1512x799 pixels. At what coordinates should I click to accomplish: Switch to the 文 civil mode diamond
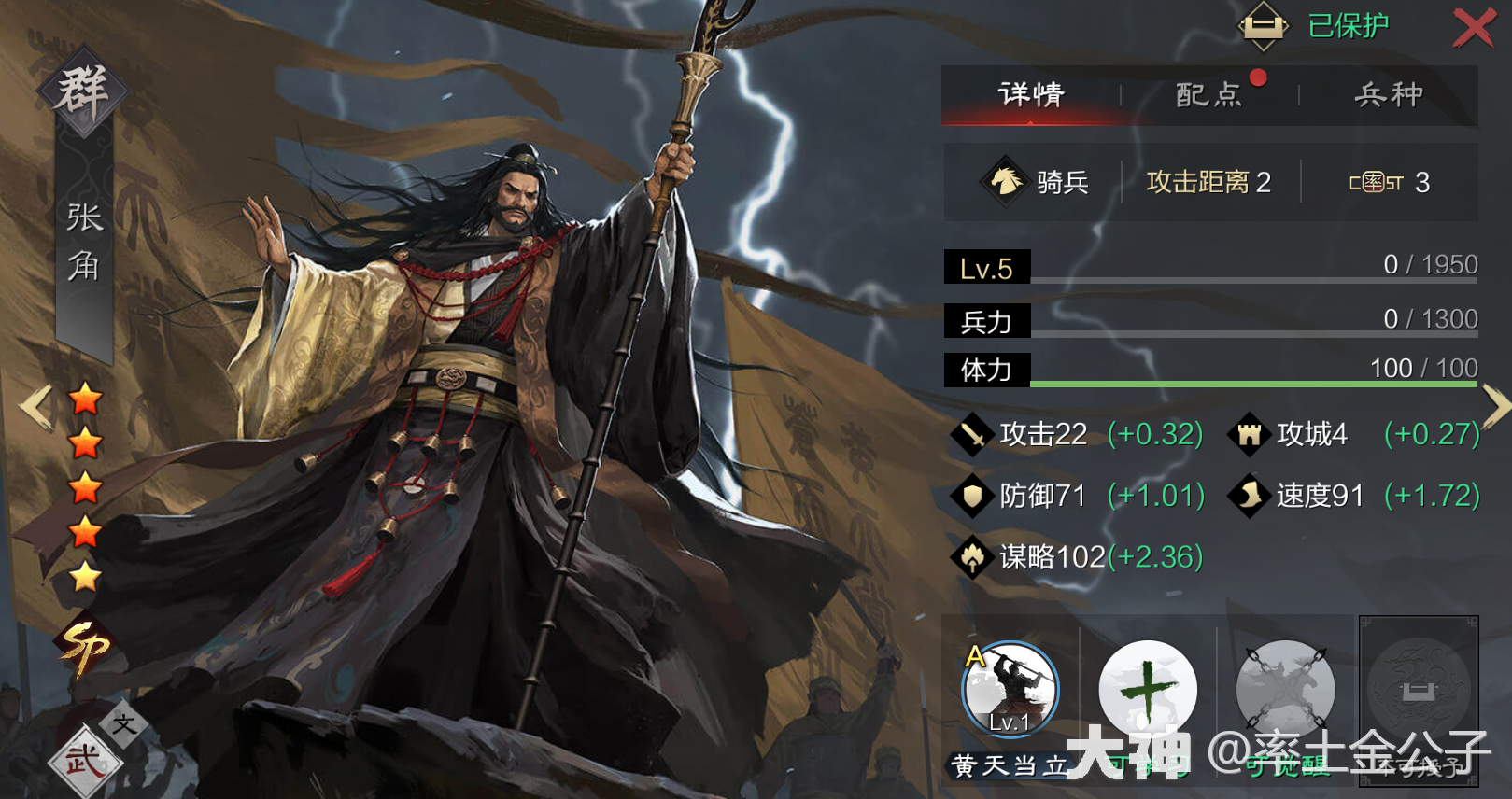point(124,723)
